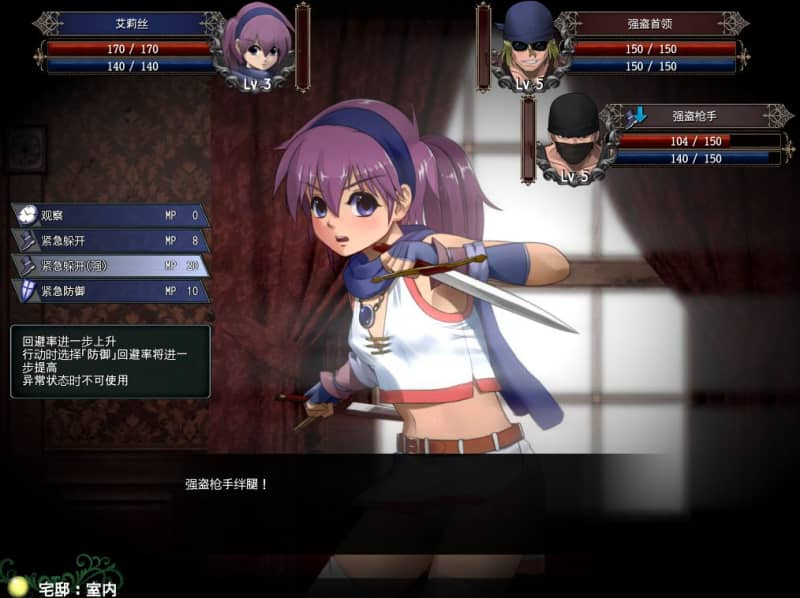Click the 强盗首领 enemy portrait
The width and height of the screenshot is (800, 598).
pyautogui.click(x=527, y=44)
